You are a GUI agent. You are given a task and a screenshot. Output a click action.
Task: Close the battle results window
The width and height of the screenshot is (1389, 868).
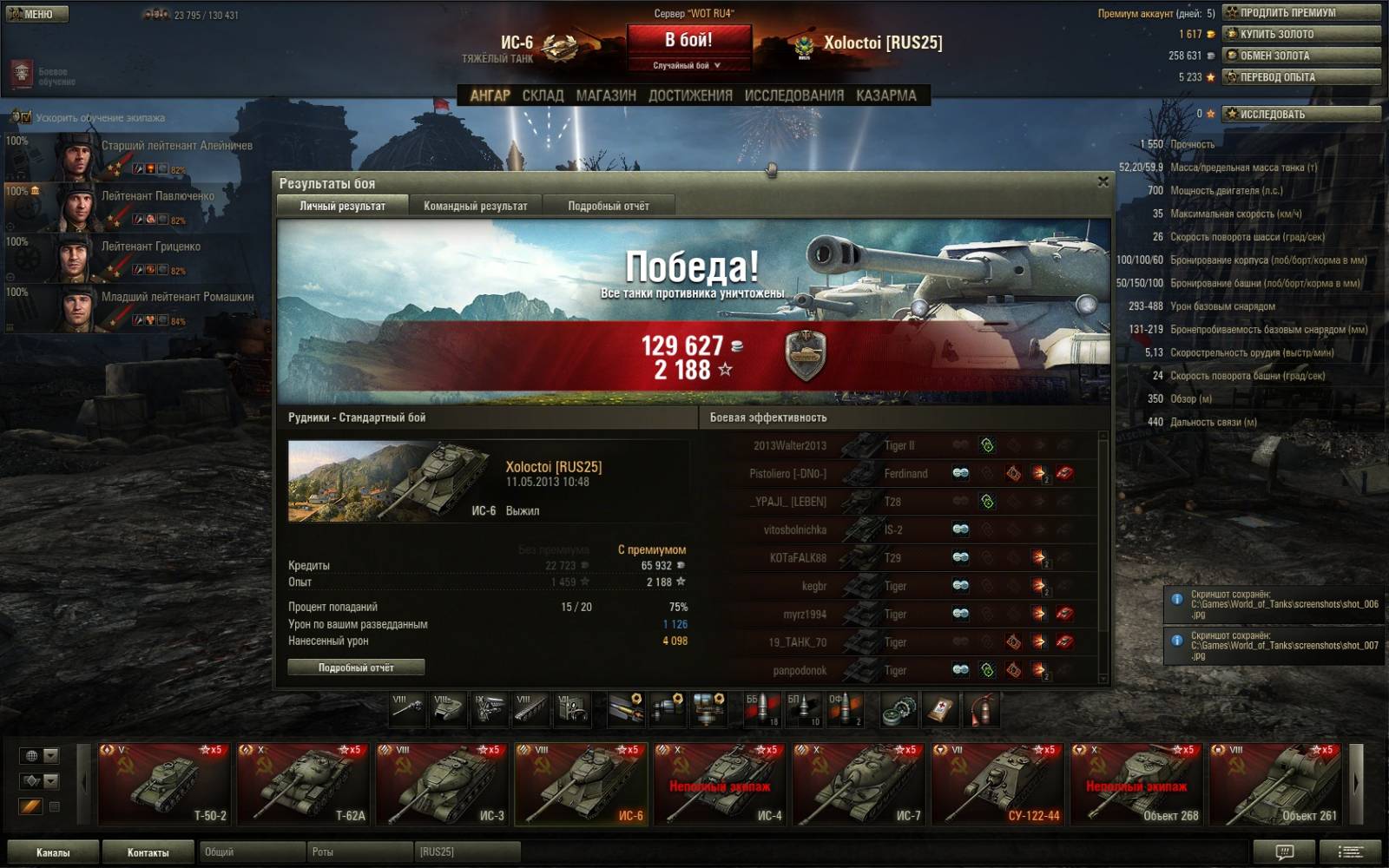1103,181
